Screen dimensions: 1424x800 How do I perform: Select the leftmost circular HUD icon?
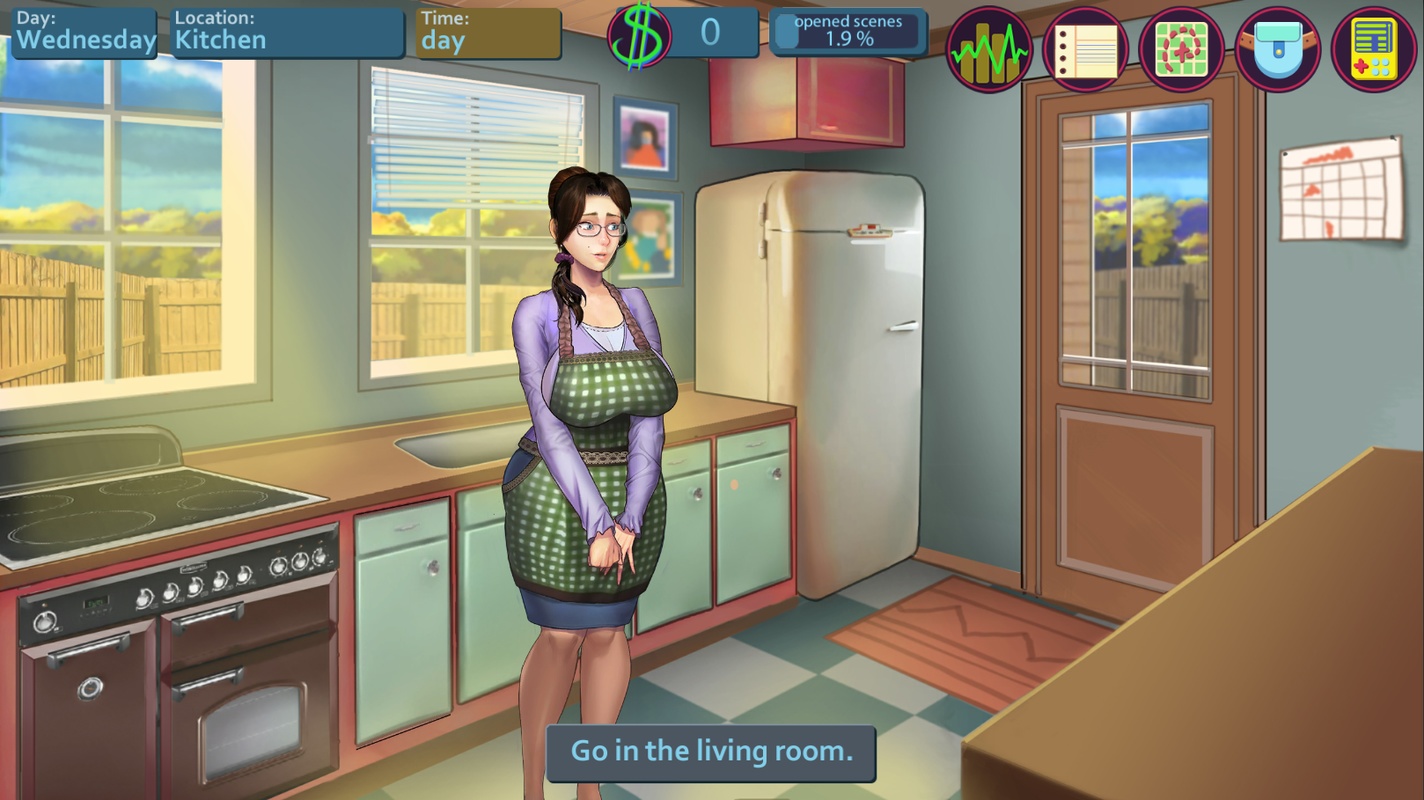click(989, 47)
